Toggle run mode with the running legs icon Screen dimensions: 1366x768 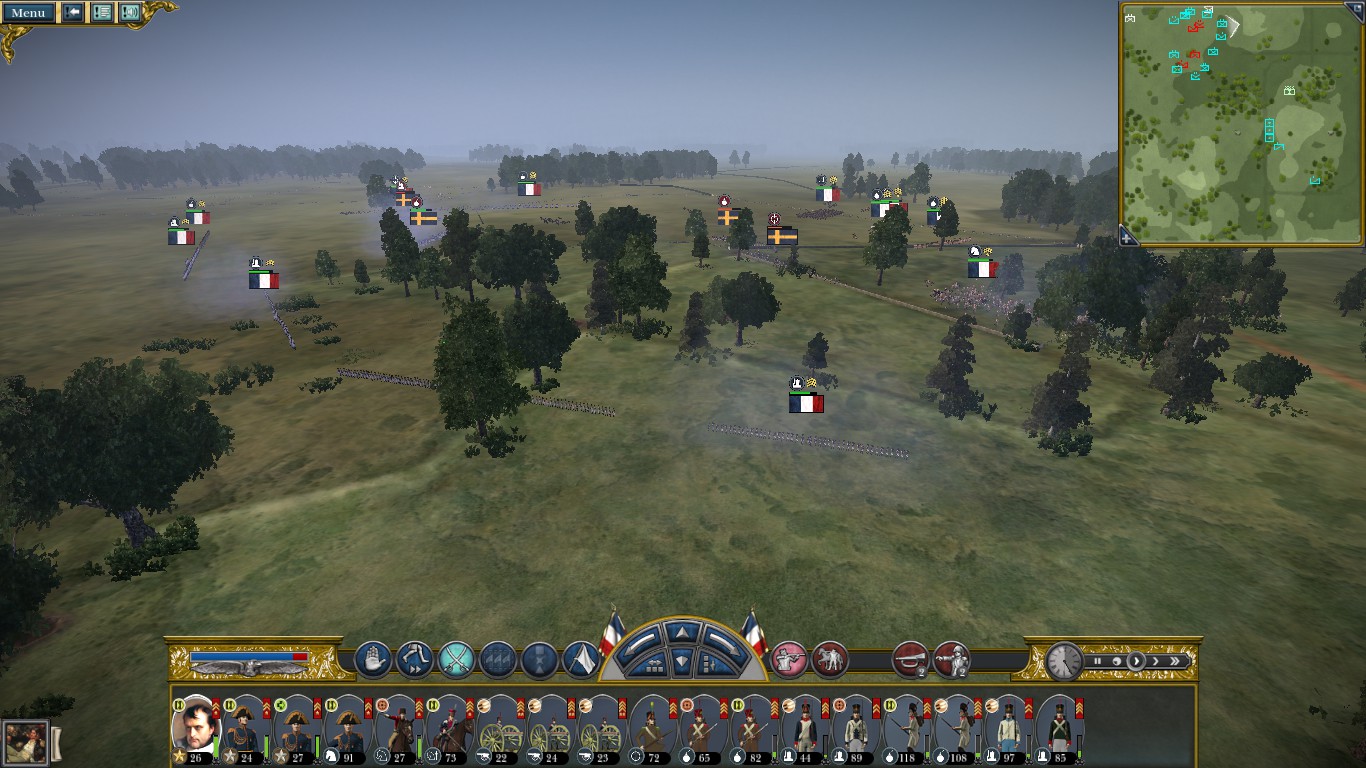(x=414, y=660)
